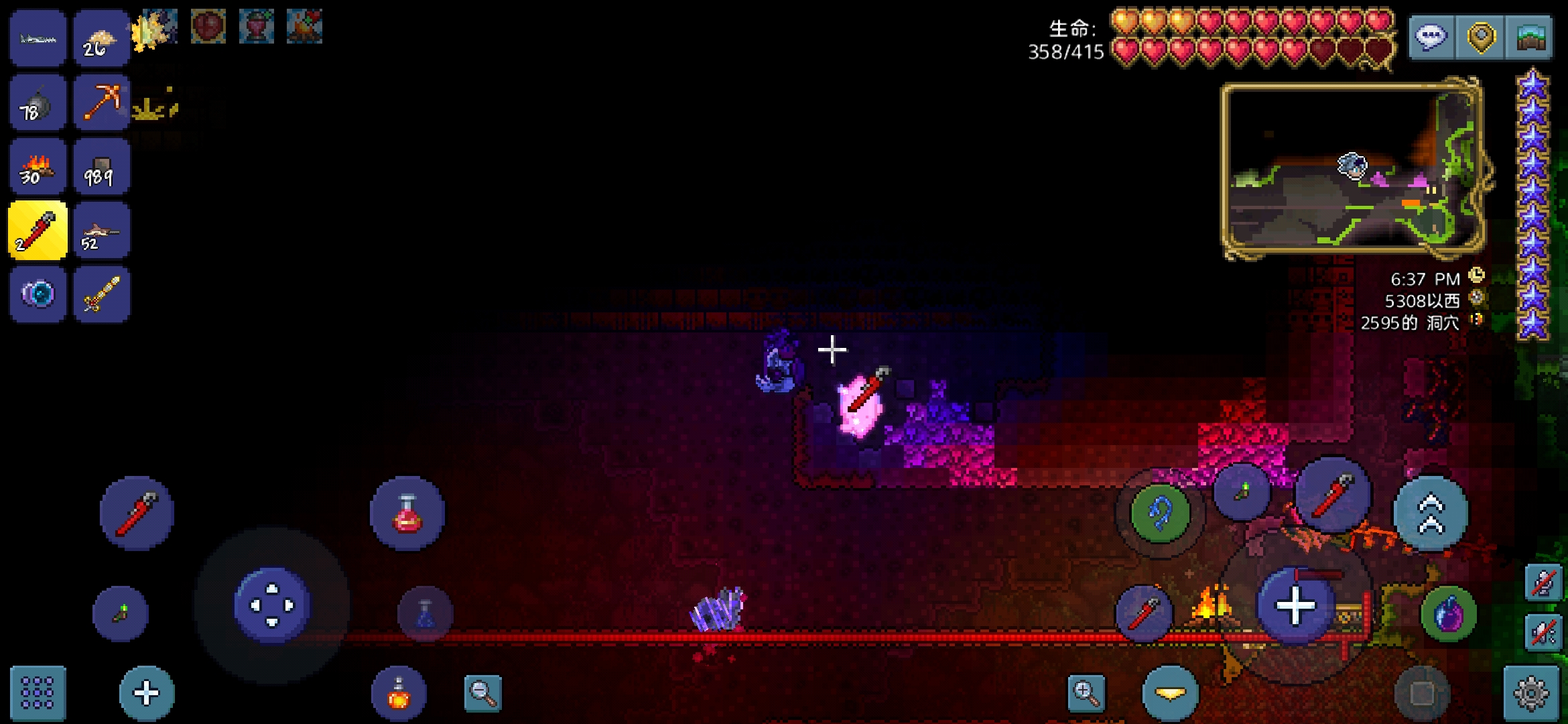Use the blue mana potion quick button

coord(425,614)
